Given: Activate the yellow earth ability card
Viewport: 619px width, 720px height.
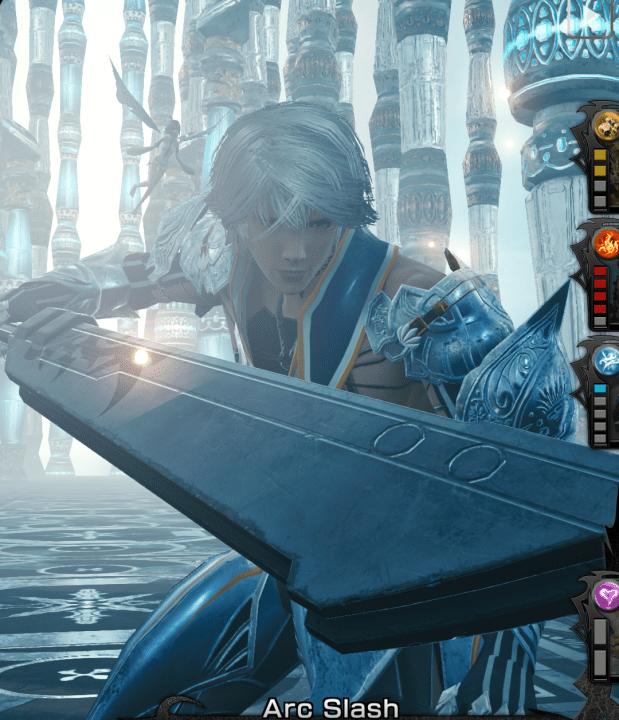Looking at the screenshot, I should coord(604,127).
